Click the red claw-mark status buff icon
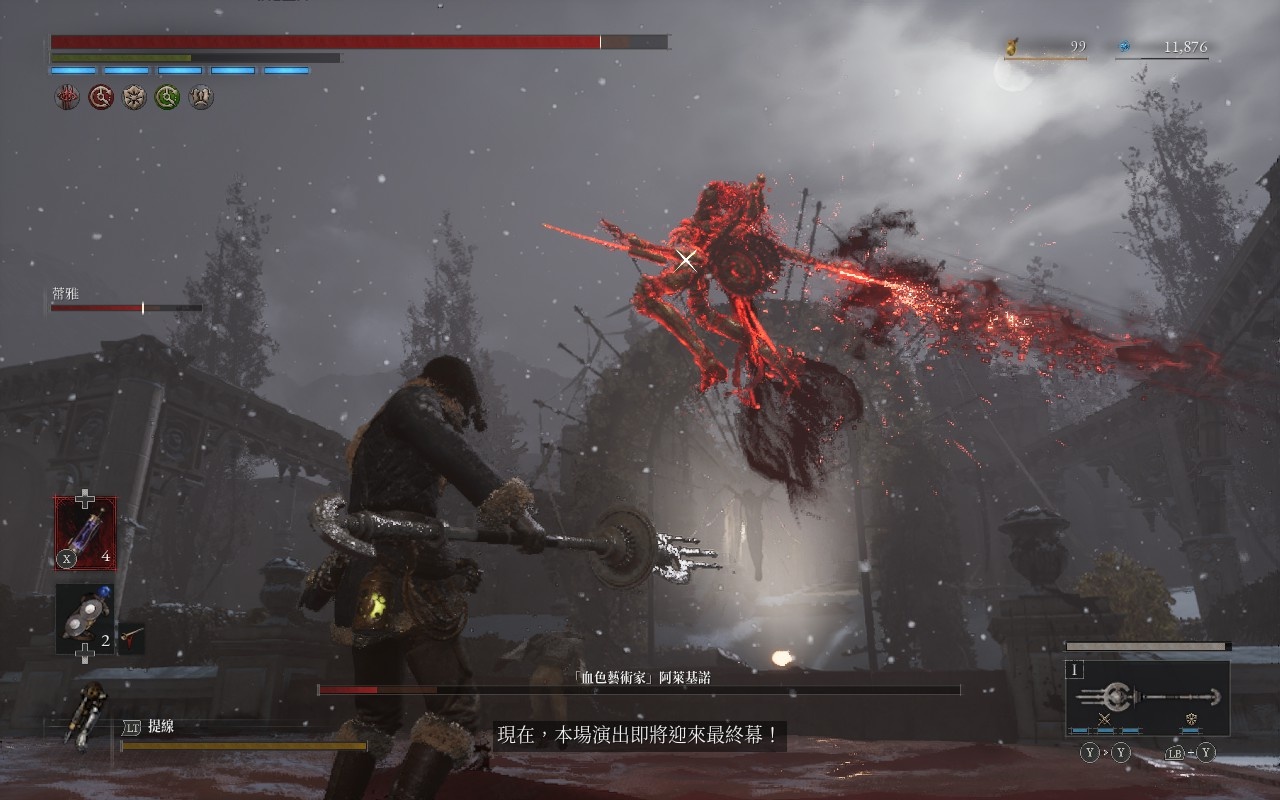This screenshot has height=800, width=1280. [x=67, y=97]
